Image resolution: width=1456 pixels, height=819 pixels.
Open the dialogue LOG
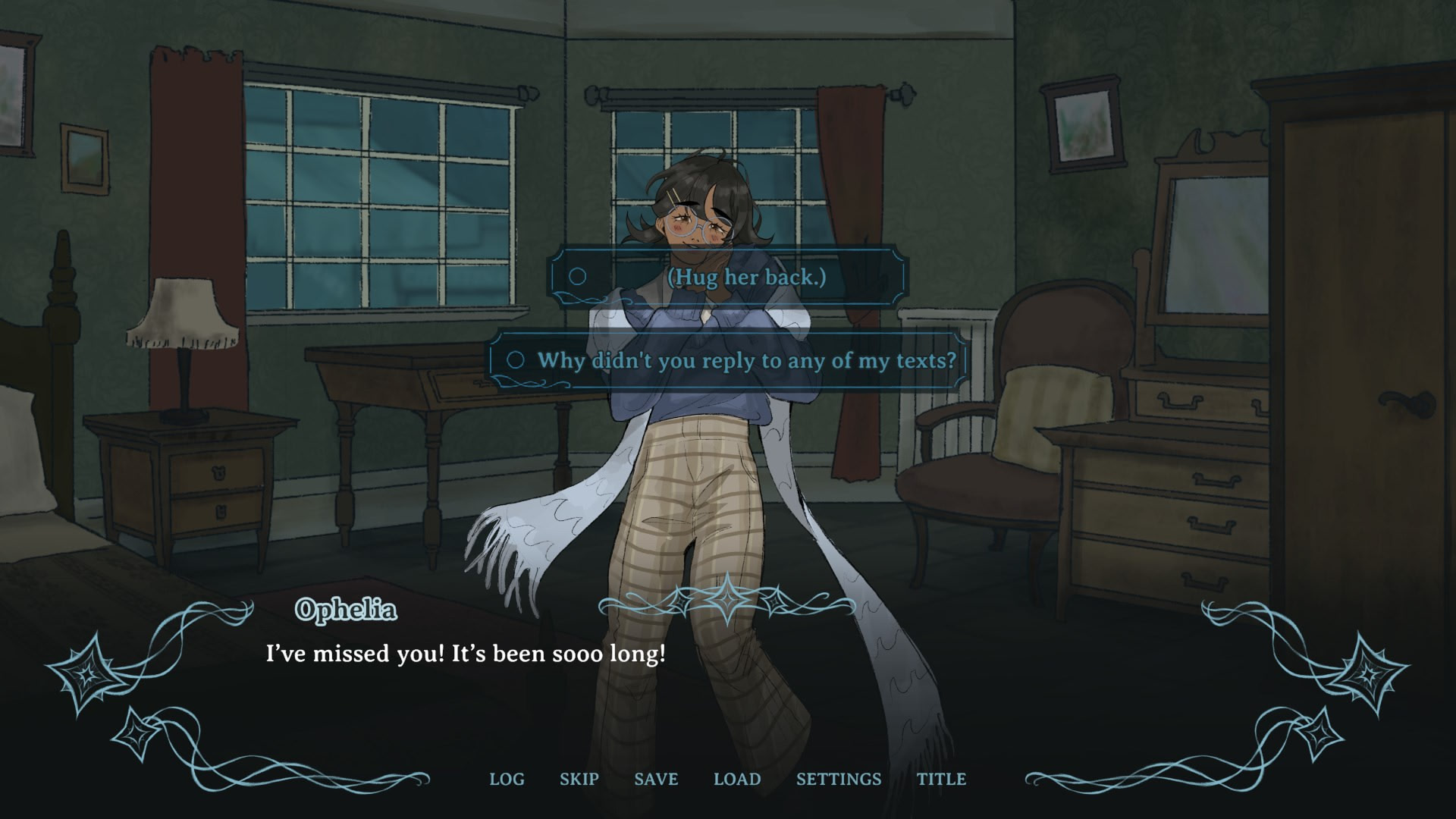click(x=507, y=779)
